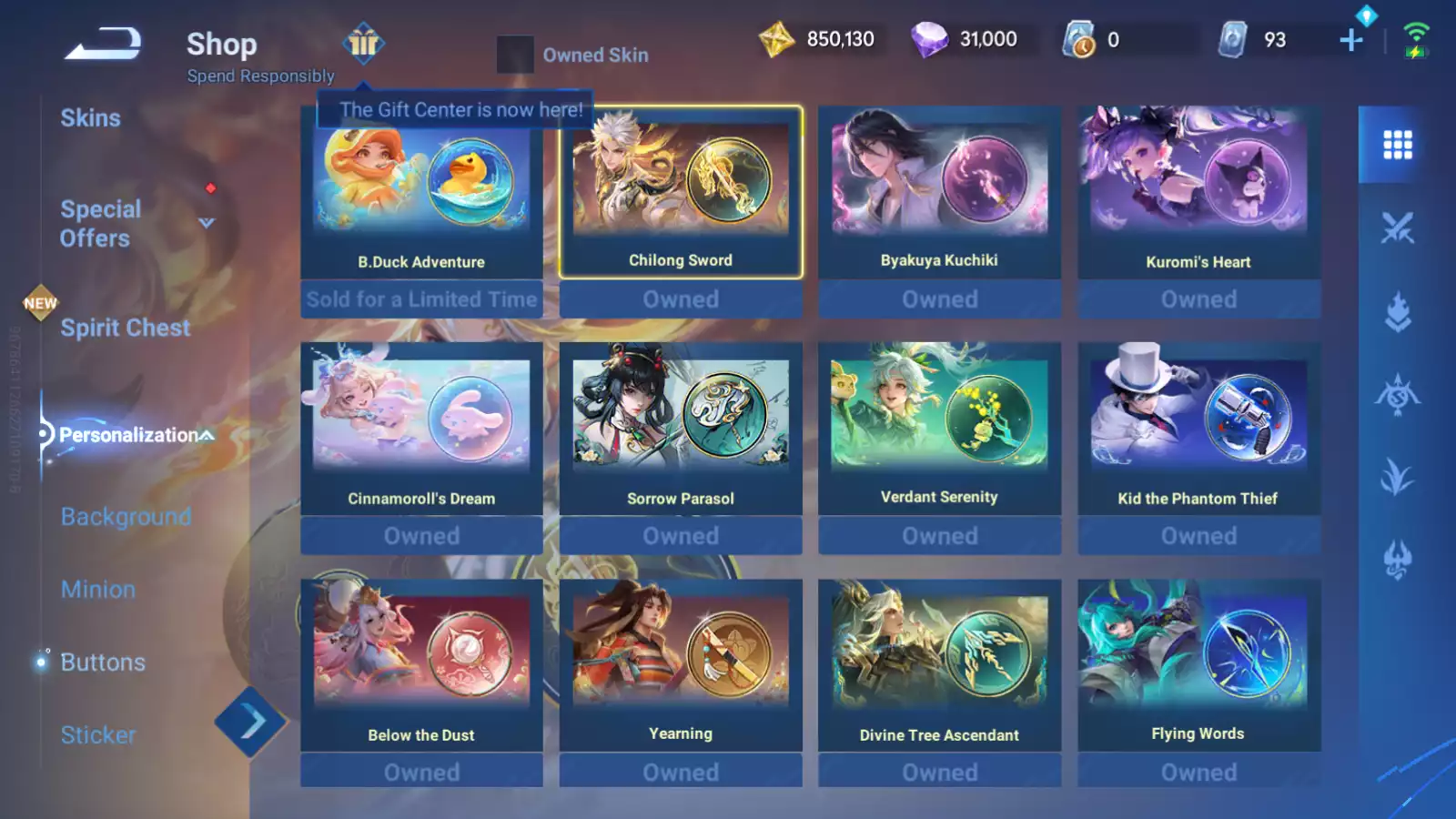Select the B.Duck Adventure item
This screenshot has height=819, width=1456.
[421, 193]
